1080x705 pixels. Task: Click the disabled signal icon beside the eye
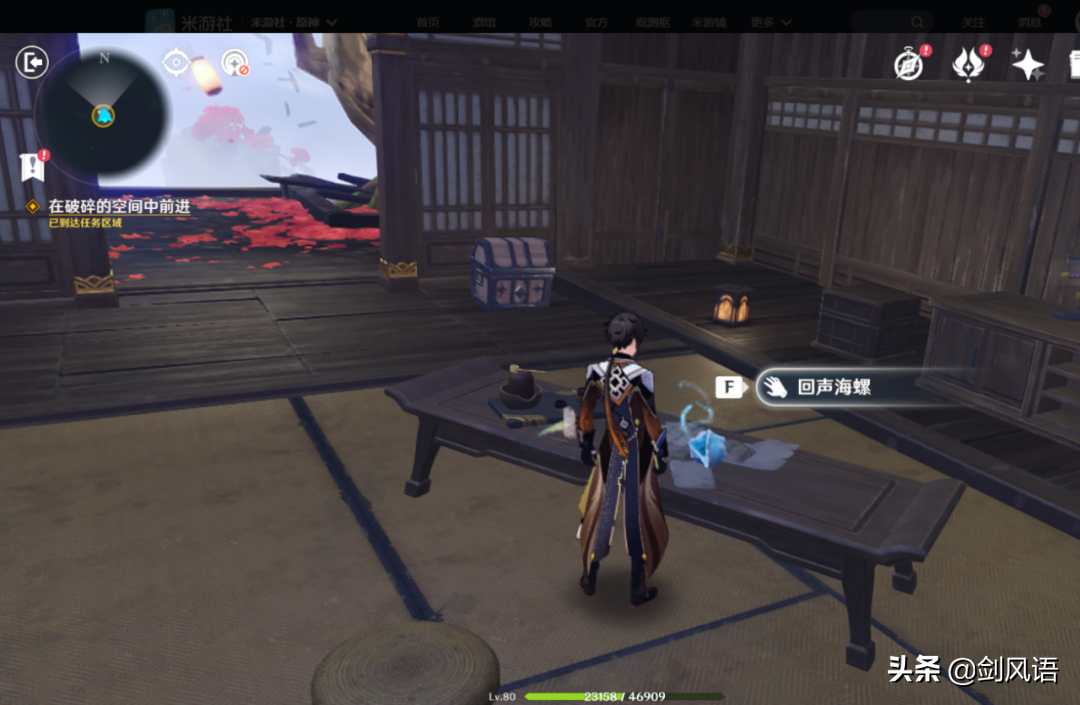(235, 63)
